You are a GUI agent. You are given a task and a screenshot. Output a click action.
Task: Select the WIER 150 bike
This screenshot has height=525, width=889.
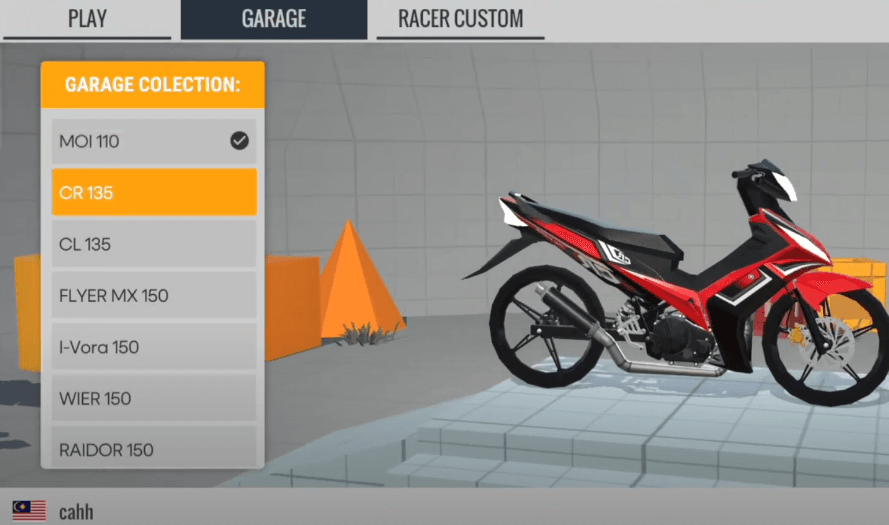click(x=153, y=399)
